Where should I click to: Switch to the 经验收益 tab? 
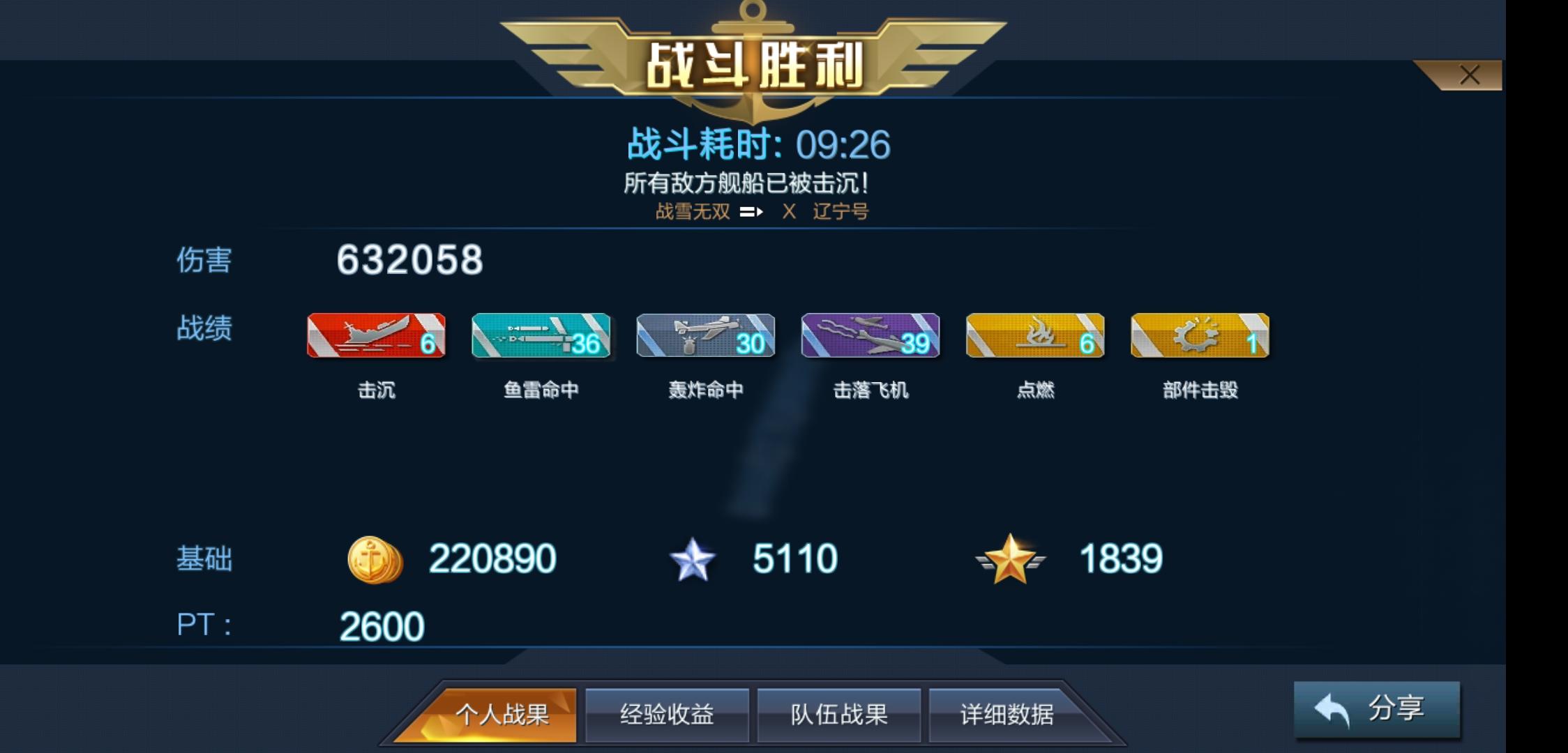(666, 716)
